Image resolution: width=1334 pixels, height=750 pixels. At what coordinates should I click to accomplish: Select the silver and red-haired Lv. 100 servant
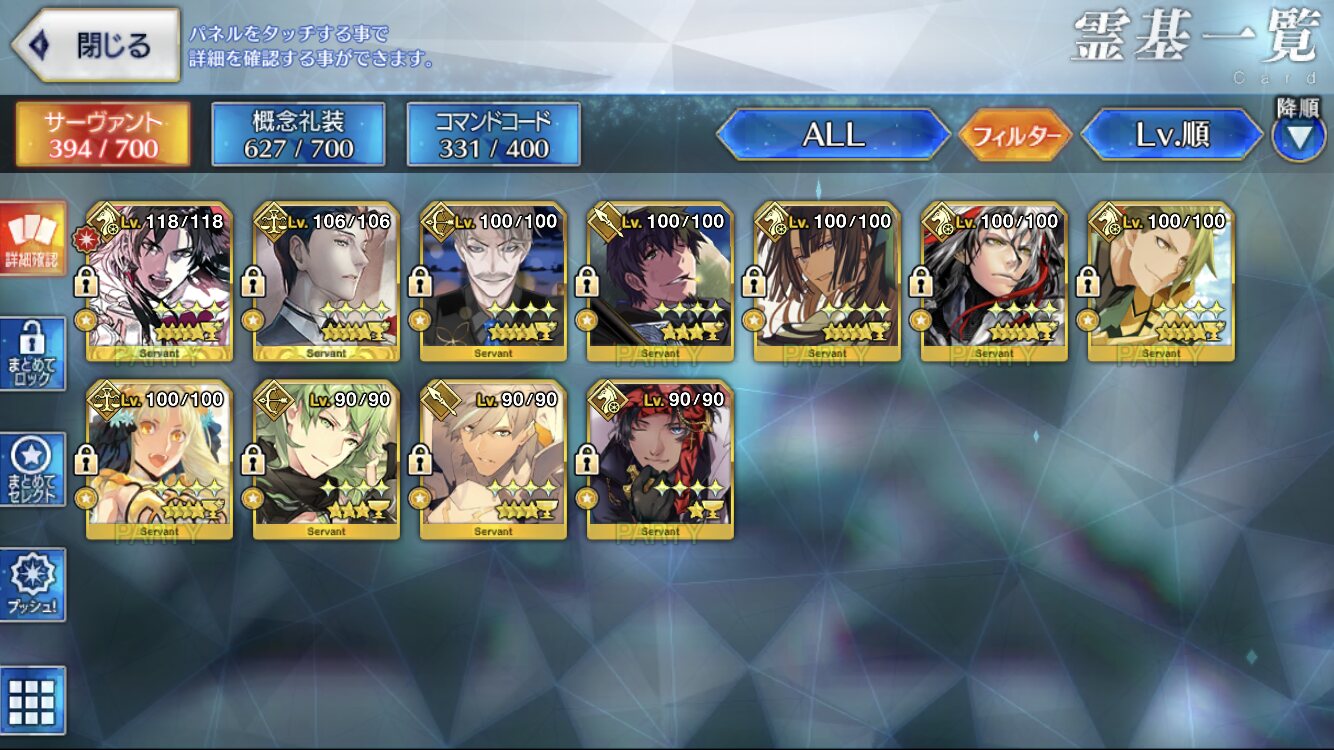tap(995, 281)
